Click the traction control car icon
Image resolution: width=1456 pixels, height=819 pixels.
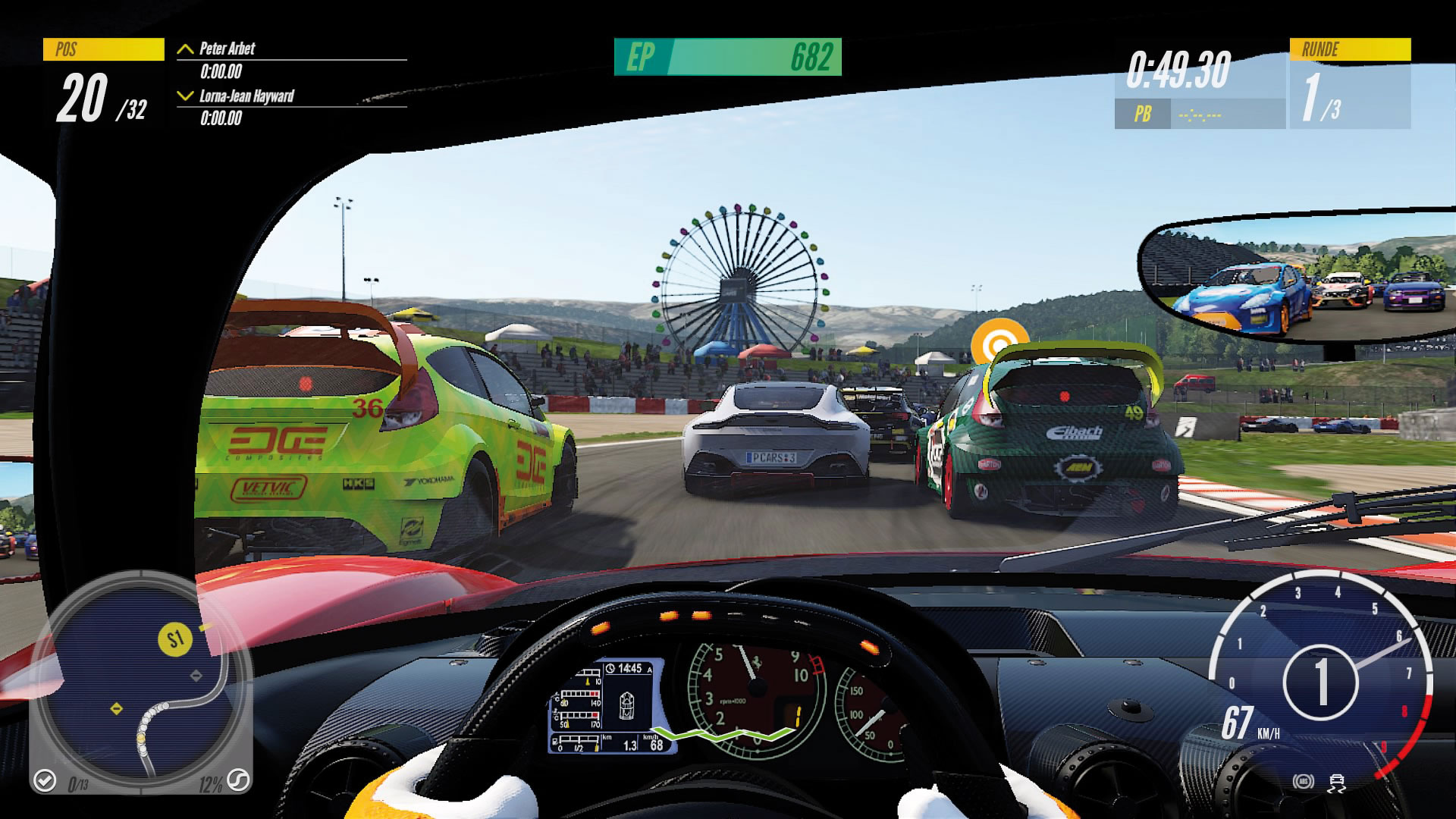tap(1337, 782)
